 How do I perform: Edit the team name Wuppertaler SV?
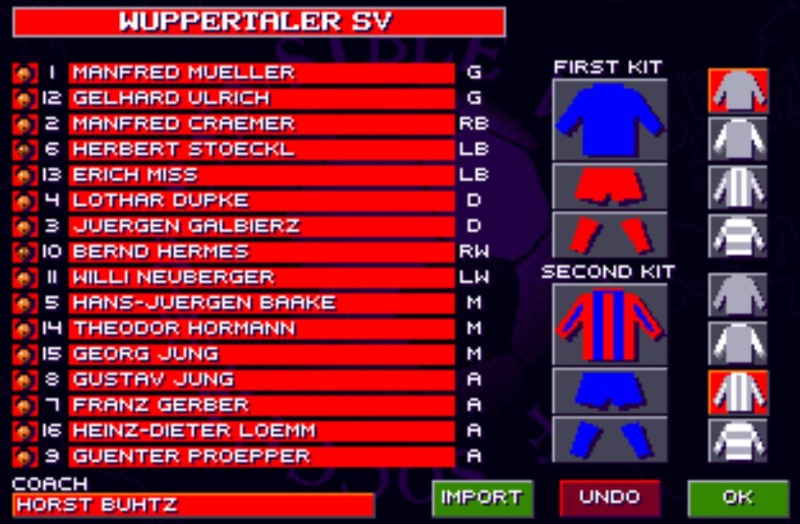[258, 22]
